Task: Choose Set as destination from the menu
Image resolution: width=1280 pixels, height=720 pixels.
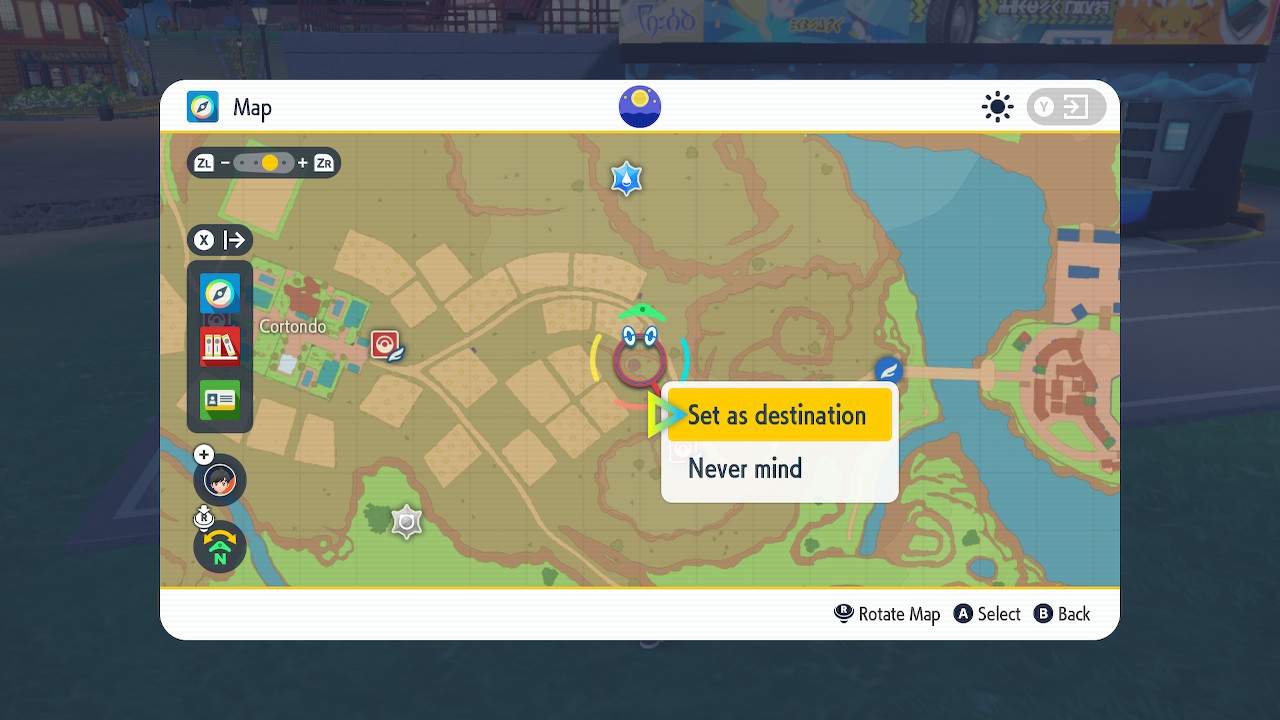Action: click(780, 414)
